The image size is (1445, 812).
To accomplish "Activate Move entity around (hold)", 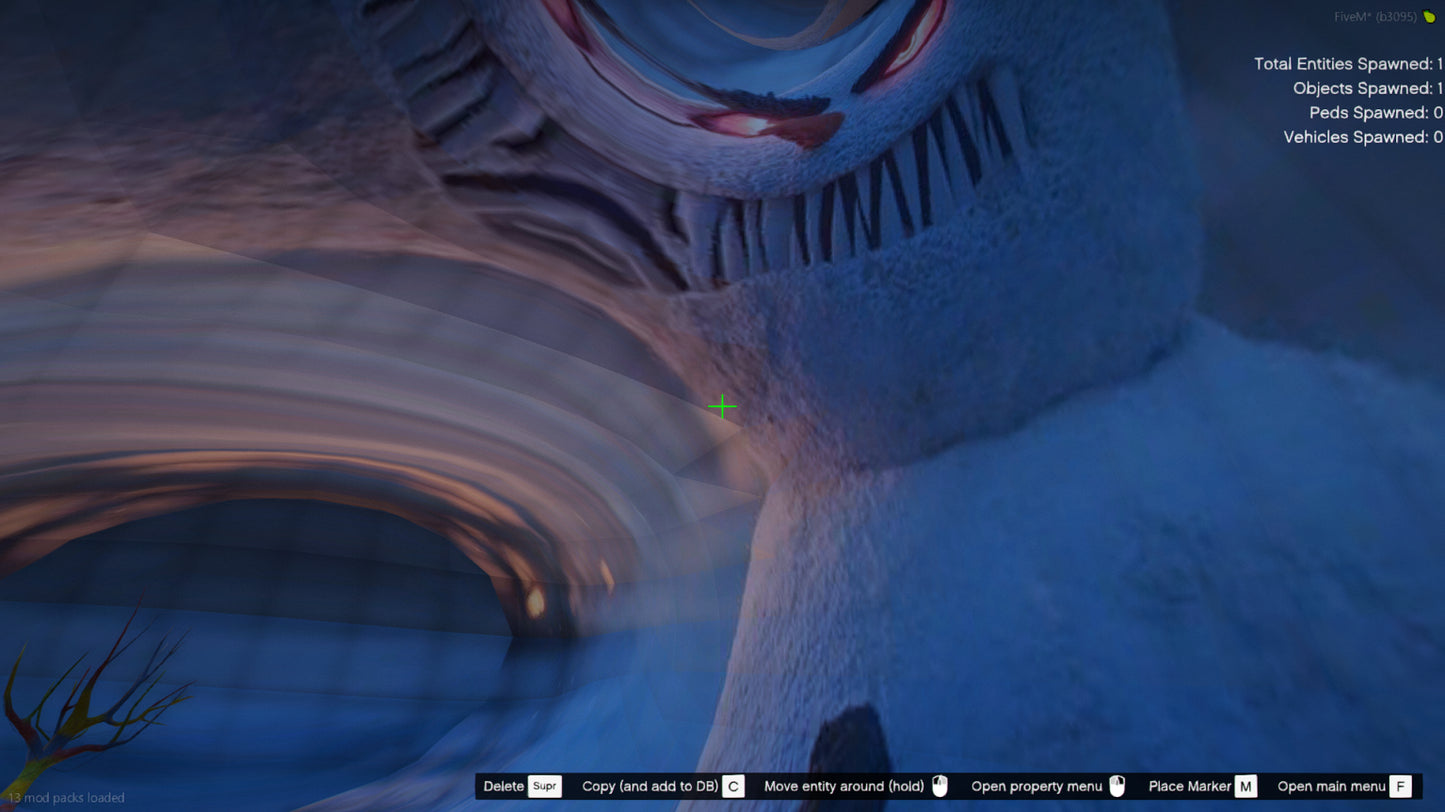I will 843,786.
